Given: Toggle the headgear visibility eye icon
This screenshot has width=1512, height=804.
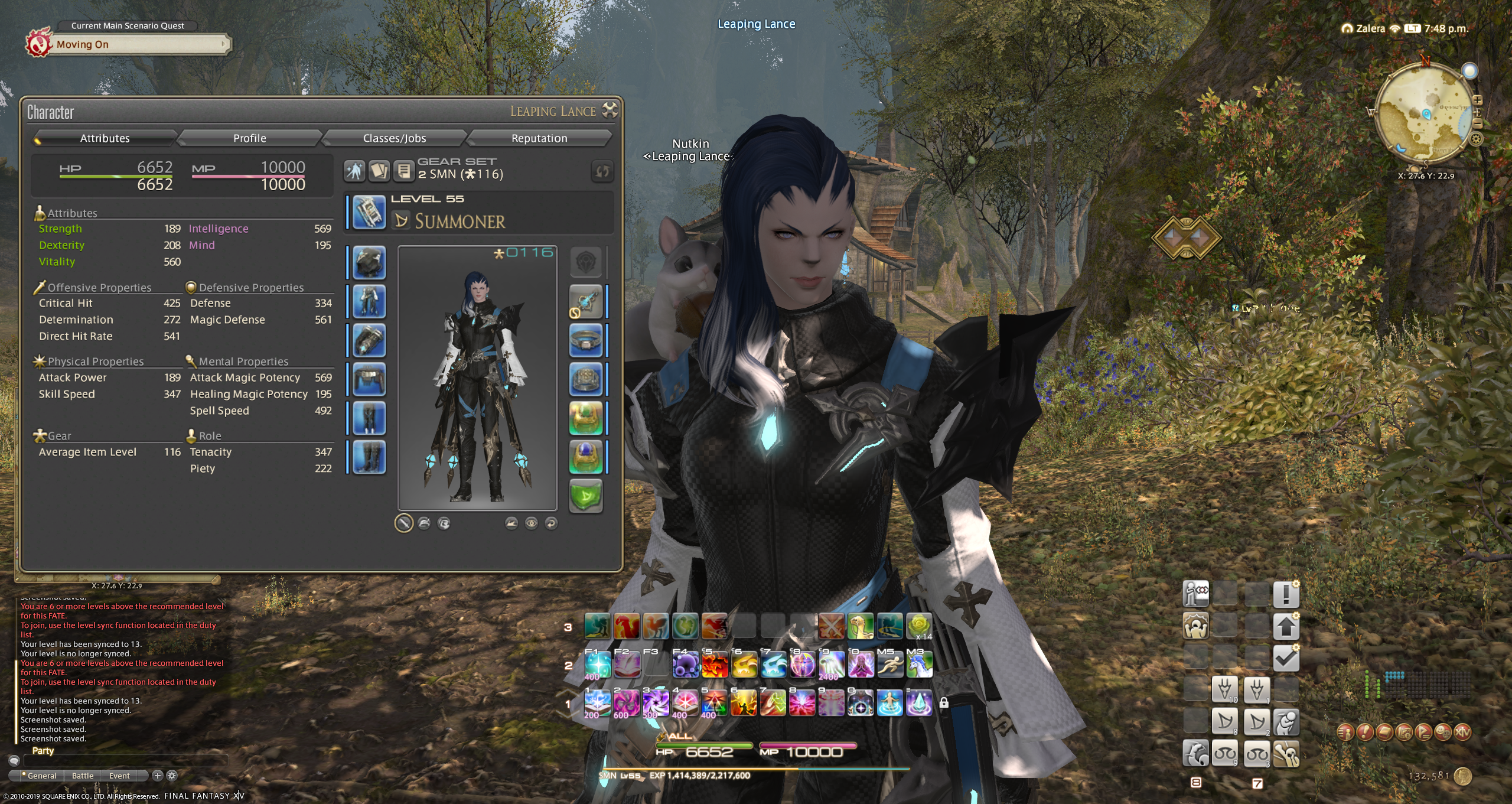Looking at the screenshot, I should coord(531,523).
